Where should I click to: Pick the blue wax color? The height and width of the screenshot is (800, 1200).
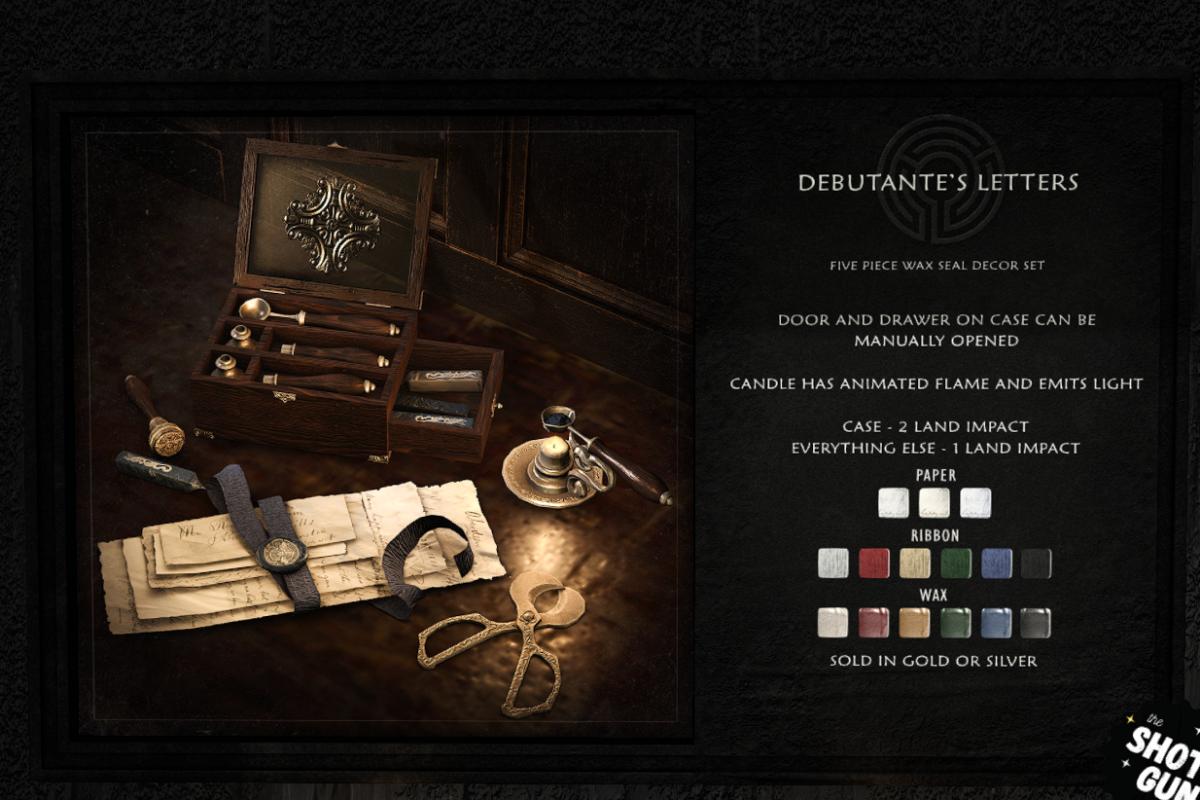click(x=996, y=623)
